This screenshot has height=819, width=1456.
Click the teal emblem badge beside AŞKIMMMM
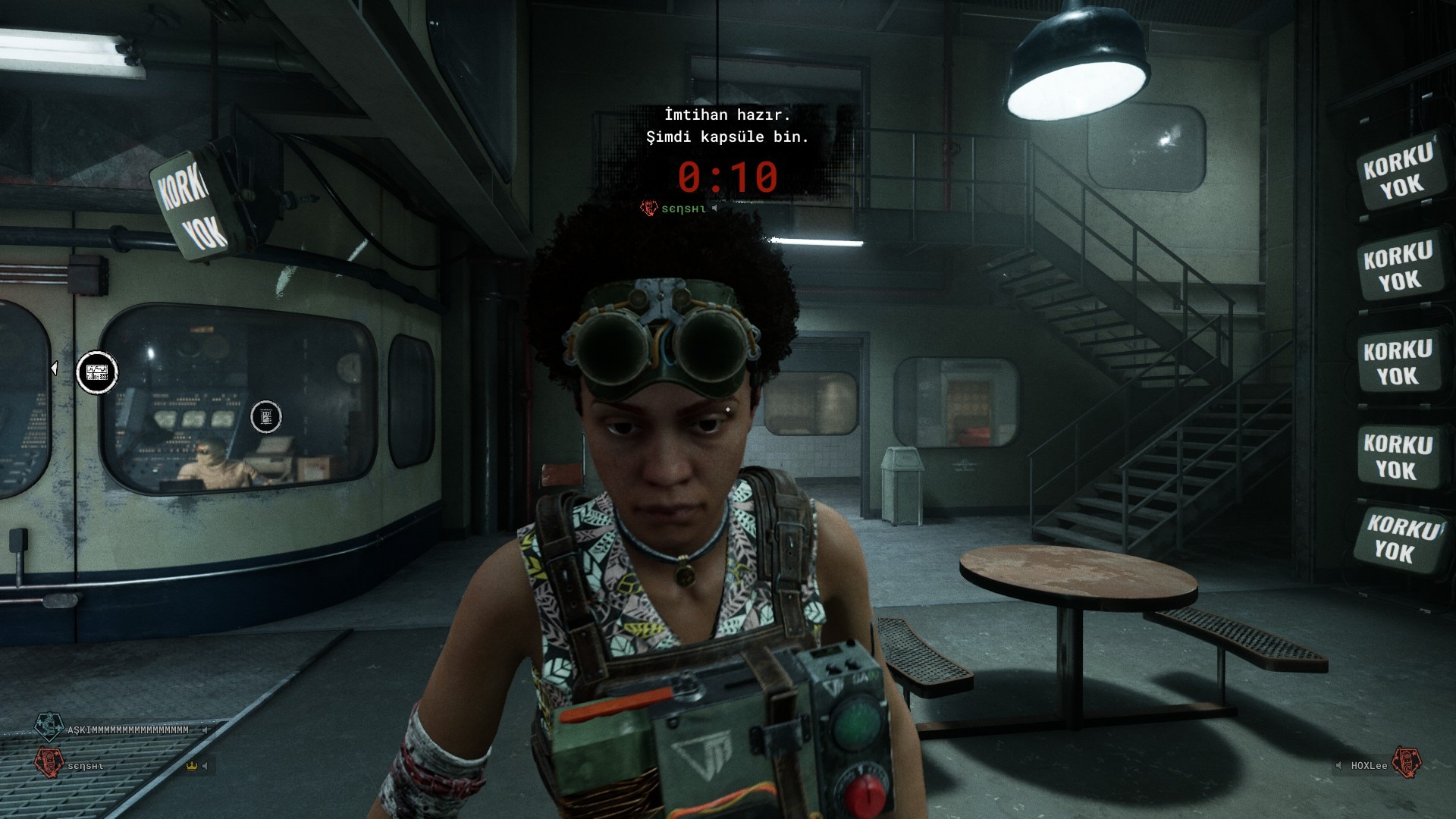[x=49, y=726]
